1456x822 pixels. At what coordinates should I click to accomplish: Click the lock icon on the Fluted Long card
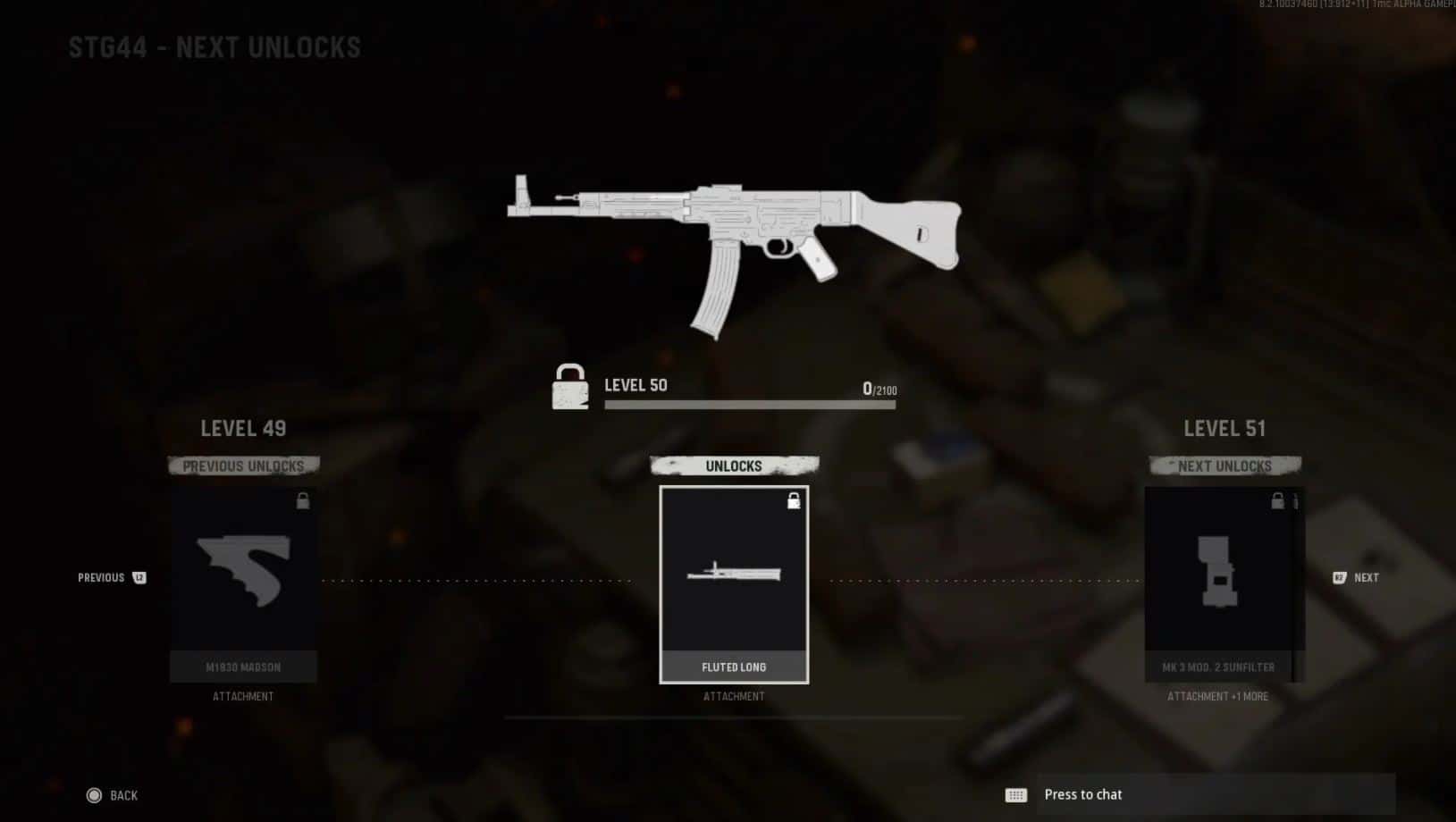(794, 501)
